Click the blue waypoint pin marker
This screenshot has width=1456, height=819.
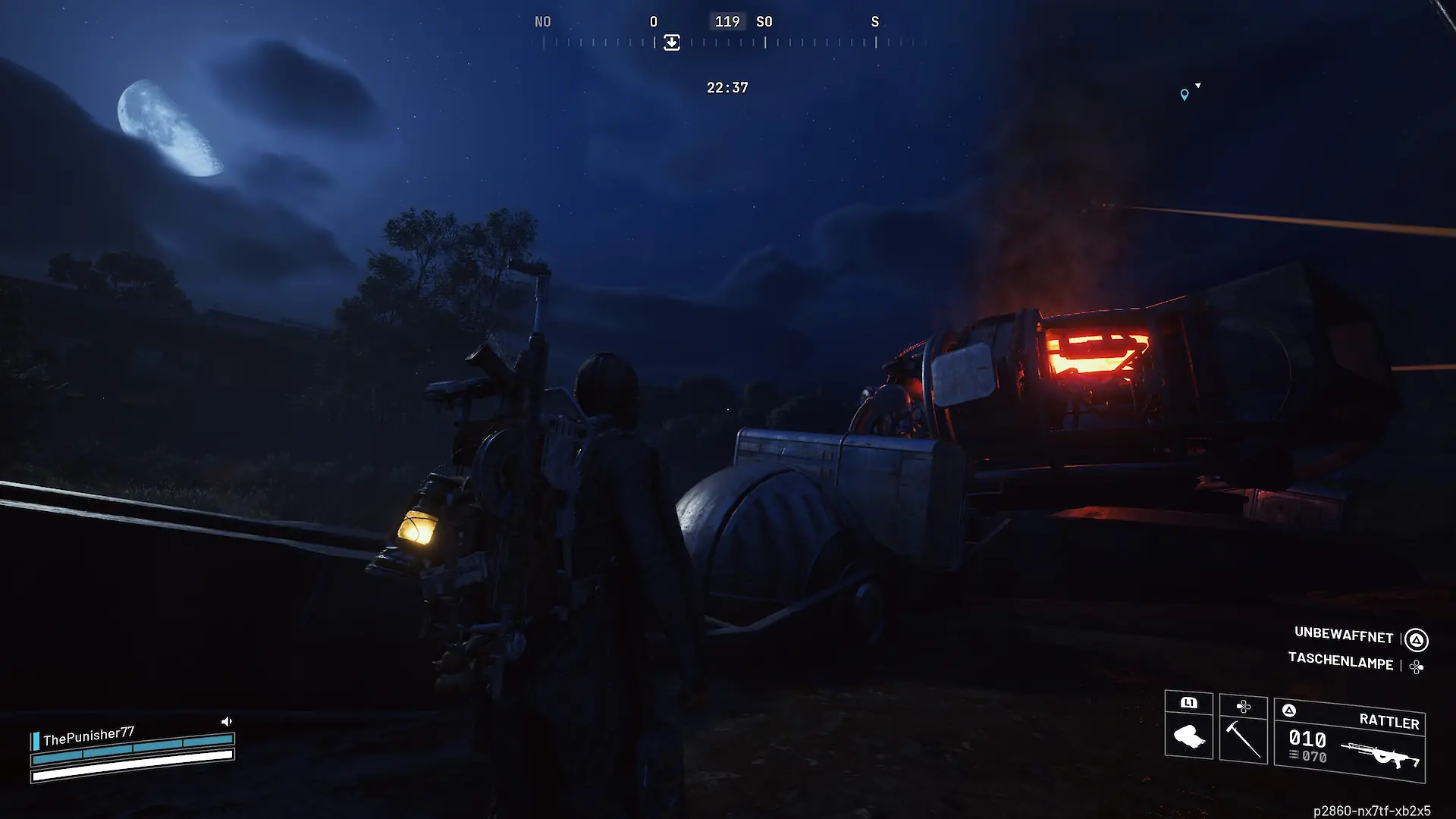coord(1185,95)
